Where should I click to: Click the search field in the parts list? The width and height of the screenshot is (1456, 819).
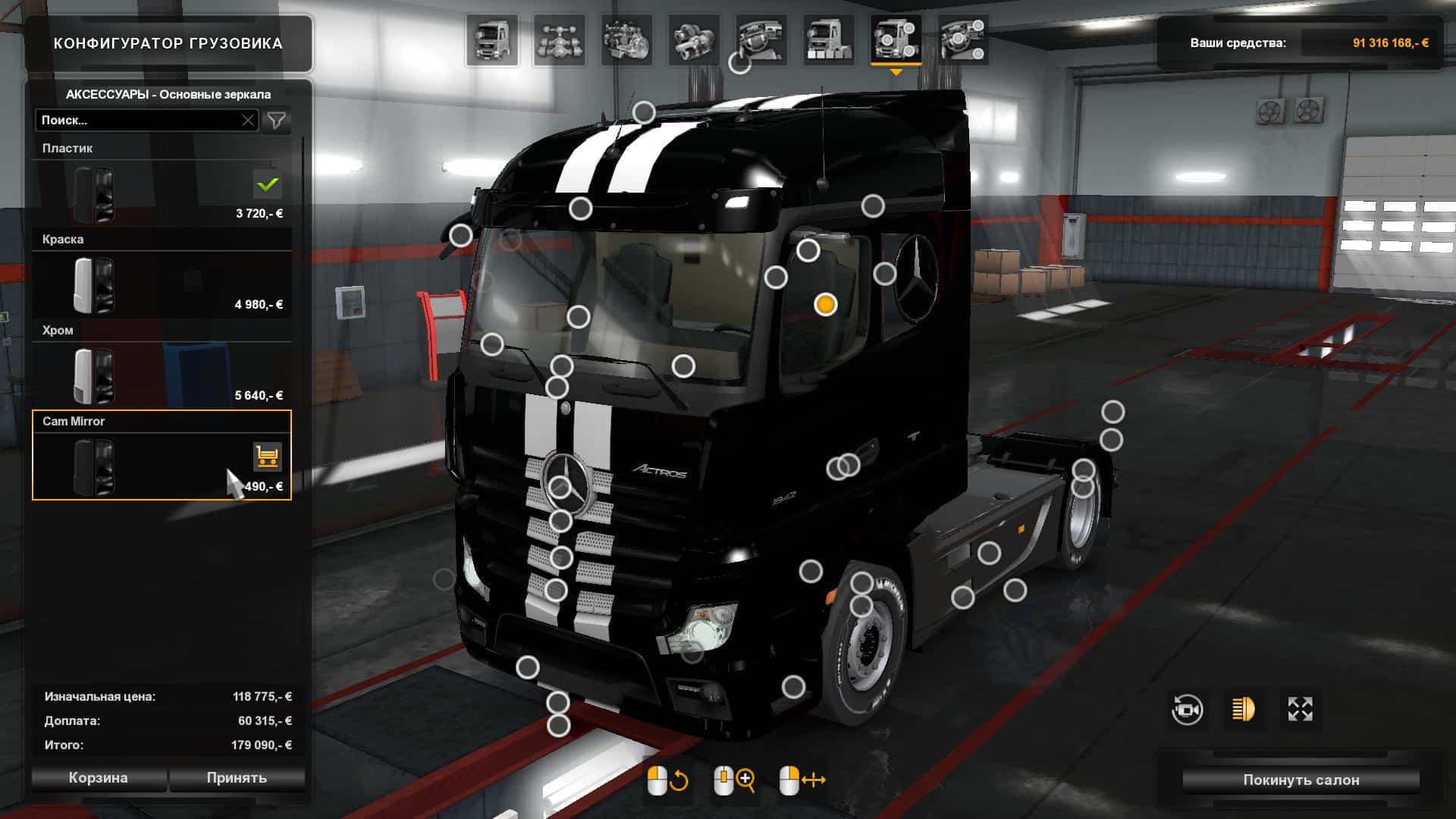tap(138, 121)
